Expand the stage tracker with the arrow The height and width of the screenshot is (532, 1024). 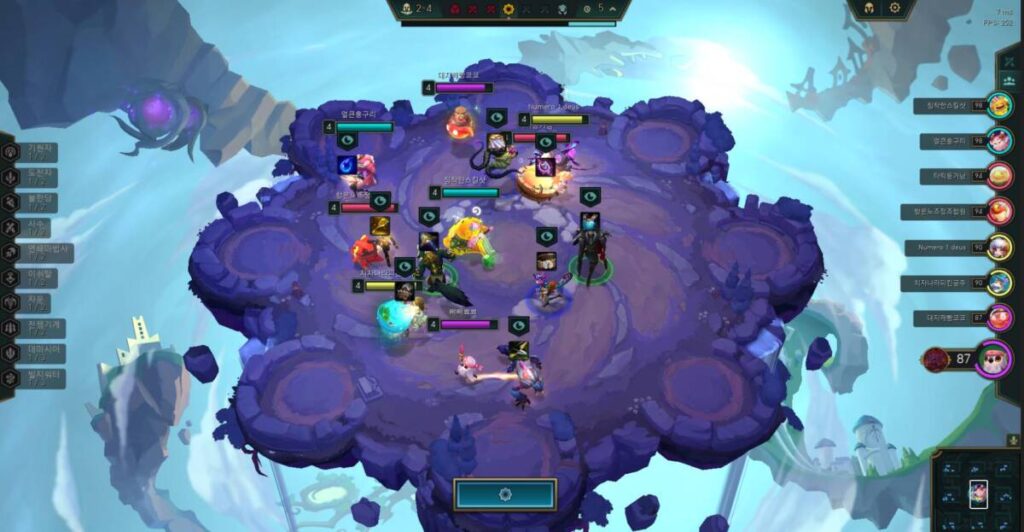613,8
